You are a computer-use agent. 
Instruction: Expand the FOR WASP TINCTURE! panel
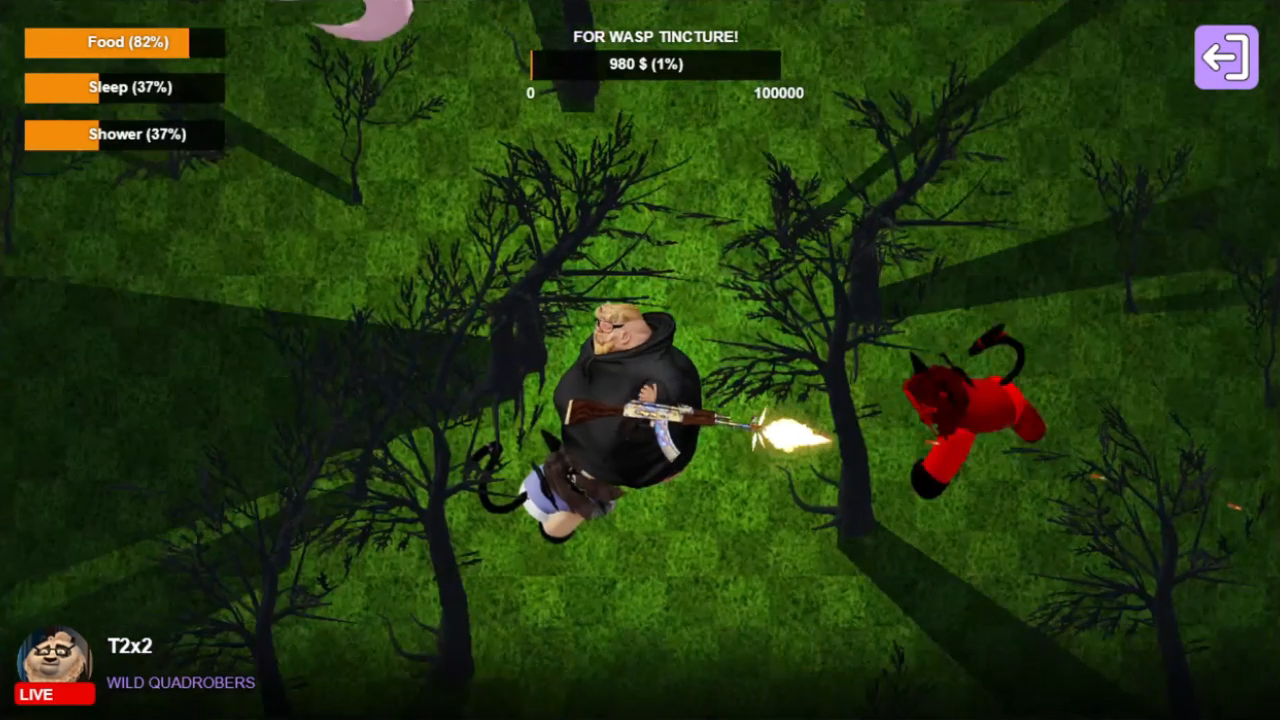tap(654, 36)
